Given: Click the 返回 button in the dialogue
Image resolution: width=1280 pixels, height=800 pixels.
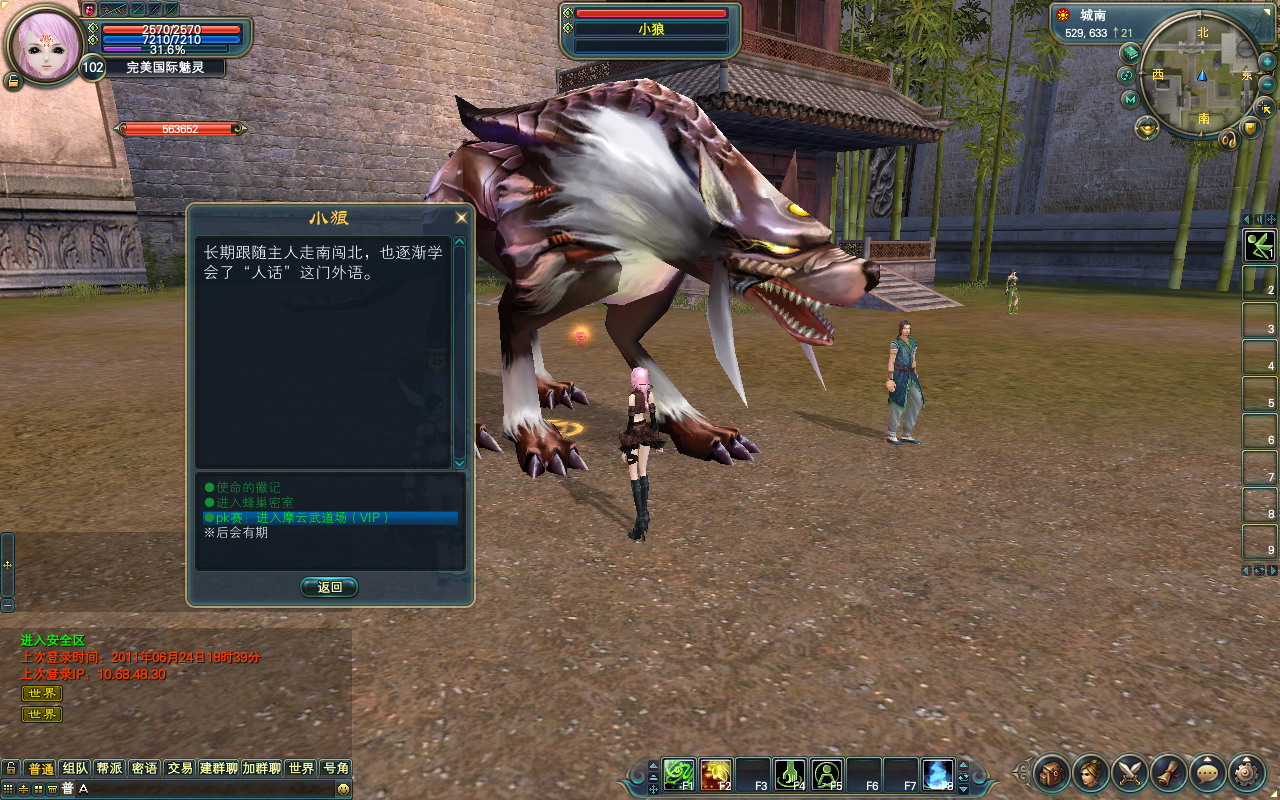Looking at the screenshot, I should [x=329, y=587].
